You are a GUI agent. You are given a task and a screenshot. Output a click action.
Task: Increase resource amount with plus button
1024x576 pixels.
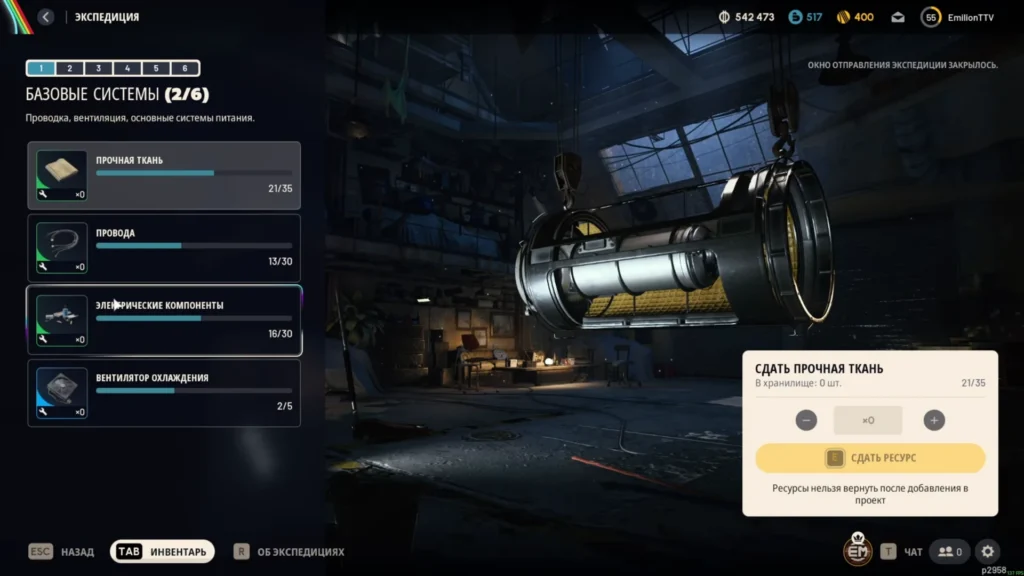[934, 420]
